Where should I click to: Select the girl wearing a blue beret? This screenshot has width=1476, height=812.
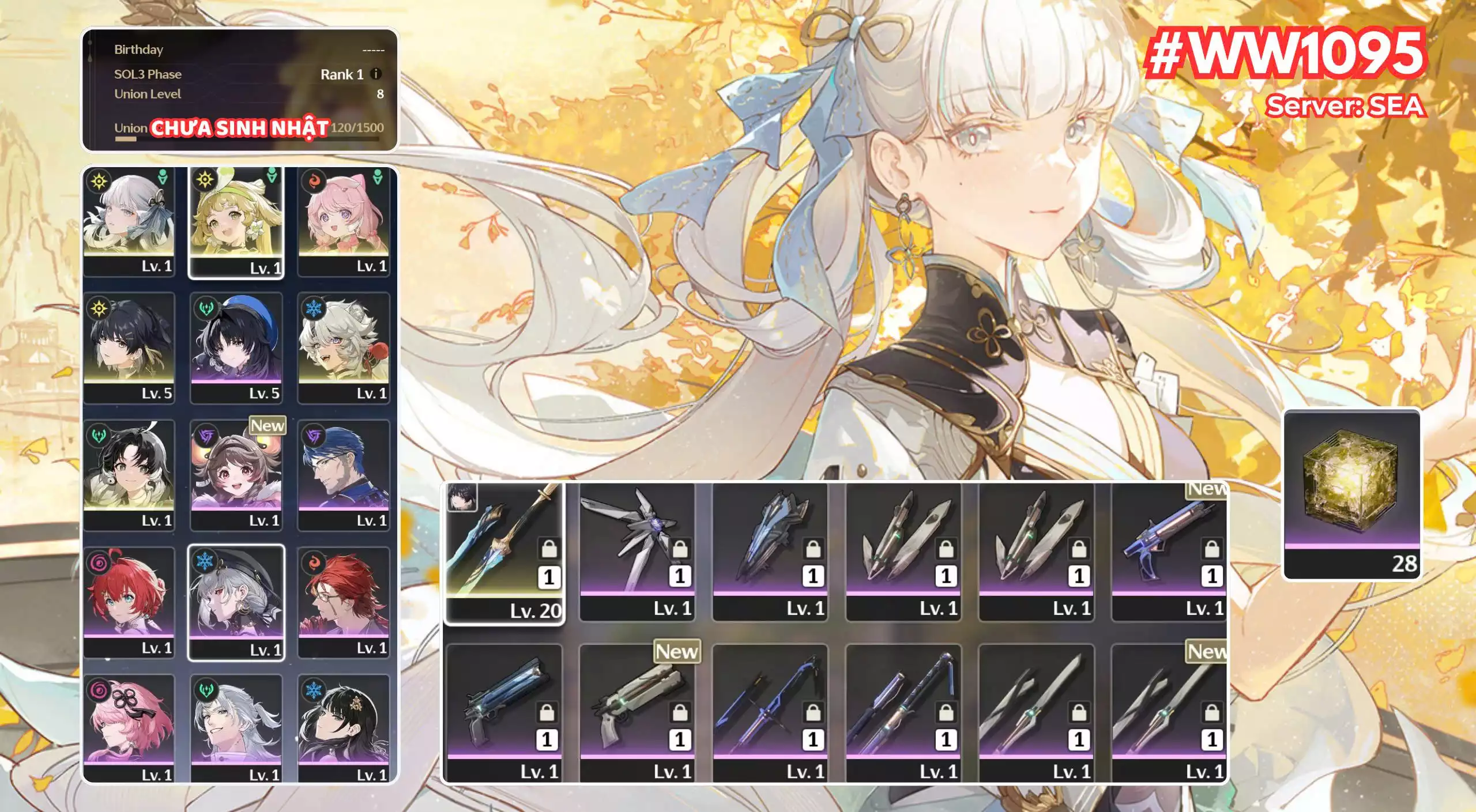pyautogui.click(x=236, y=348)
